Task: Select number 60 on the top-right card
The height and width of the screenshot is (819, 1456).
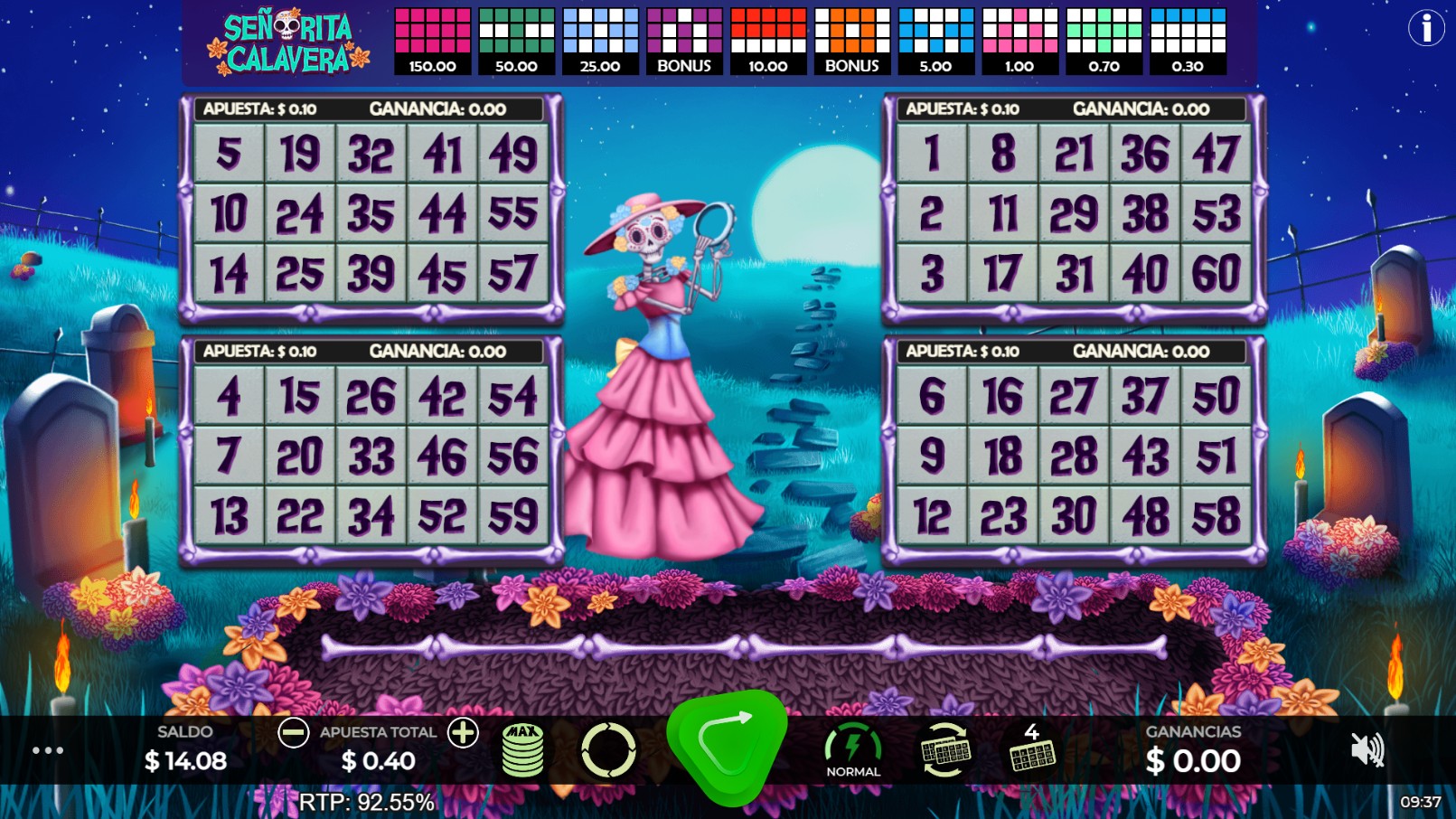Action: click(1217, 268)
